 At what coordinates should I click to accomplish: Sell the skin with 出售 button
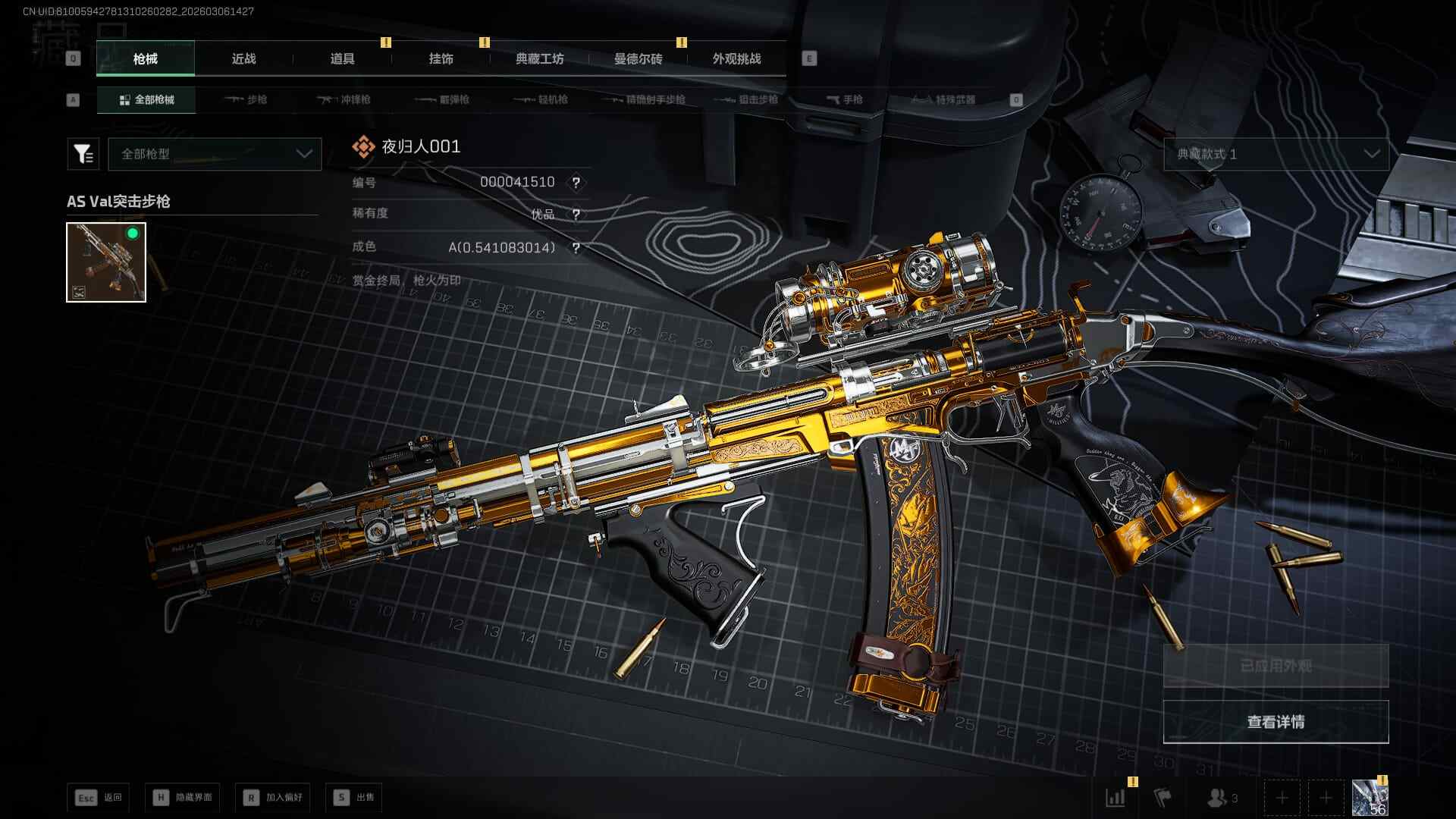tap(354, 798)
